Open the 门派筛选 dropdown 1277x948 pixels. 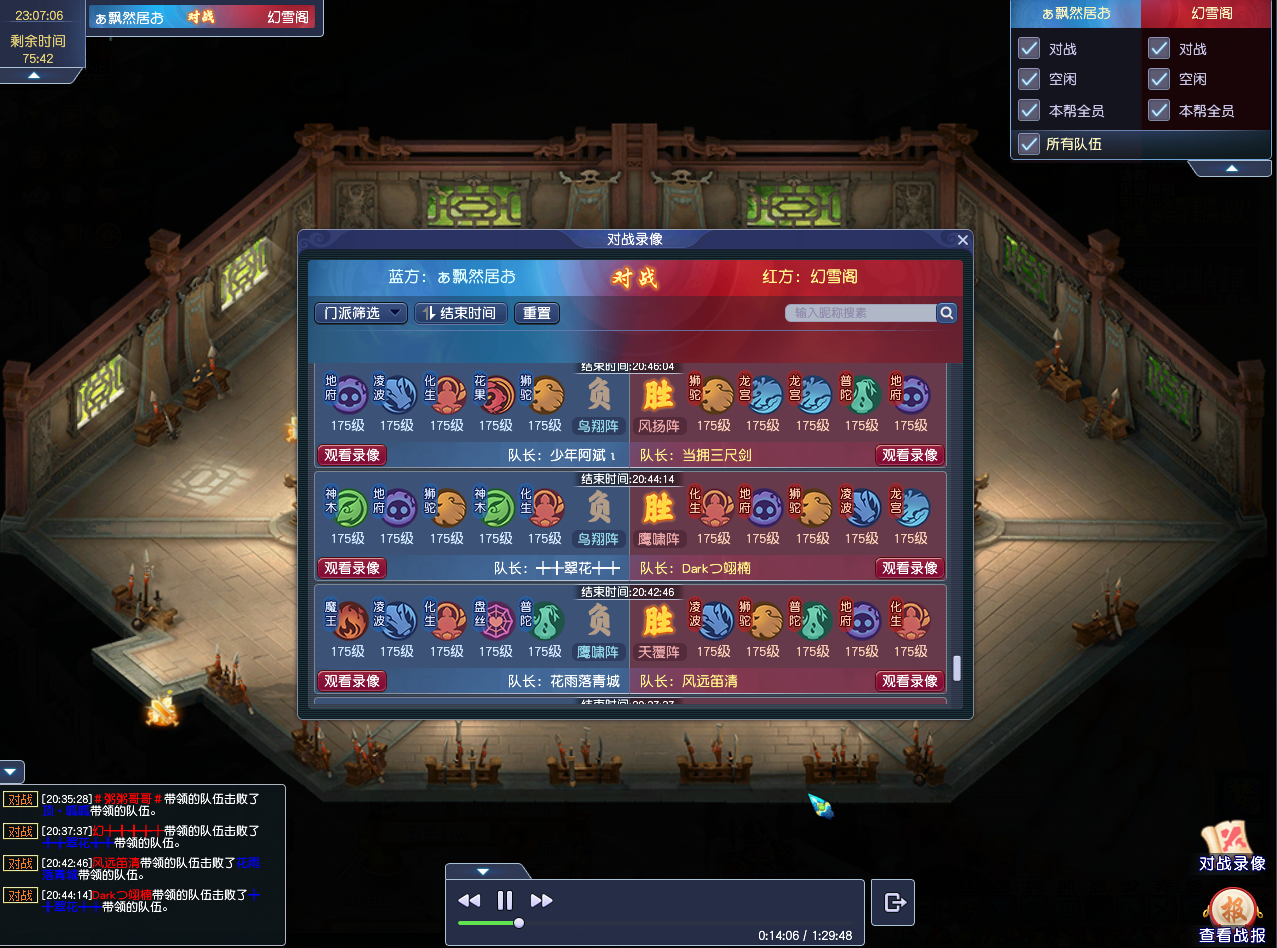pos(361,313)
